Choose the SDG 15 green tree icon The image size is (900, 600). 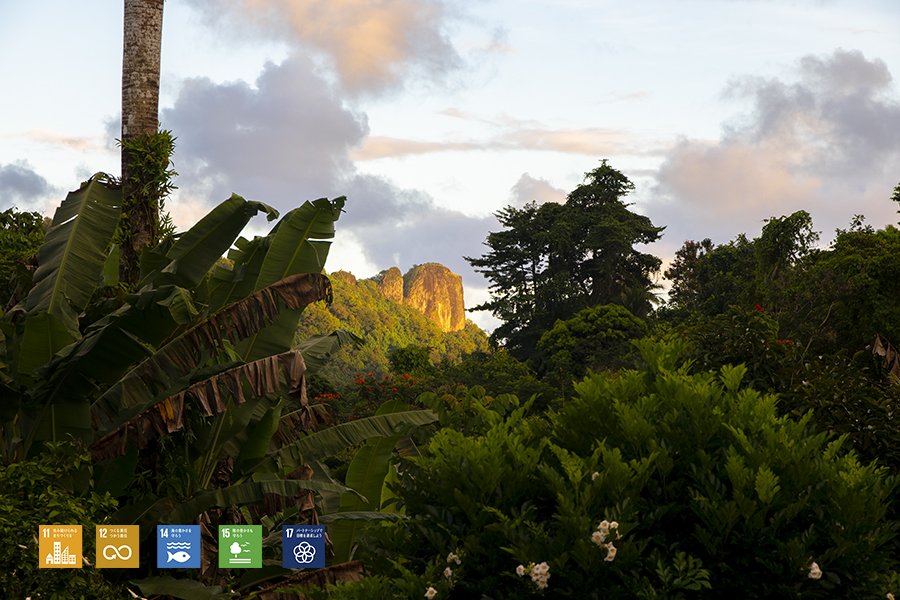pos(240,547)
